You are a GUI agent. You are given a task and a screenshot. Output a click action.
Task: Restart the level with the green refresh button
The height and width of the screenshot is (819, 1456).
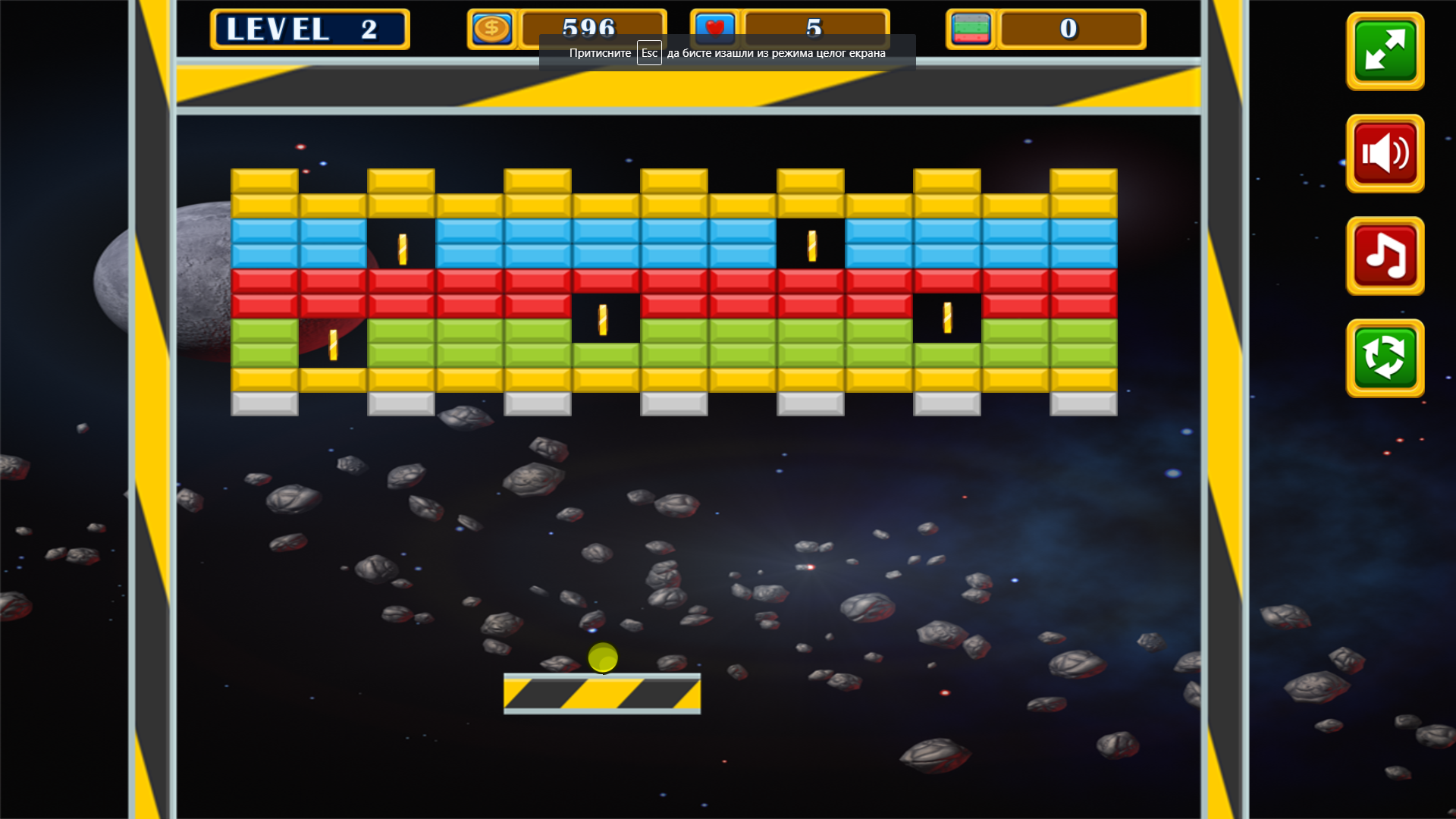click(1385, 358)
